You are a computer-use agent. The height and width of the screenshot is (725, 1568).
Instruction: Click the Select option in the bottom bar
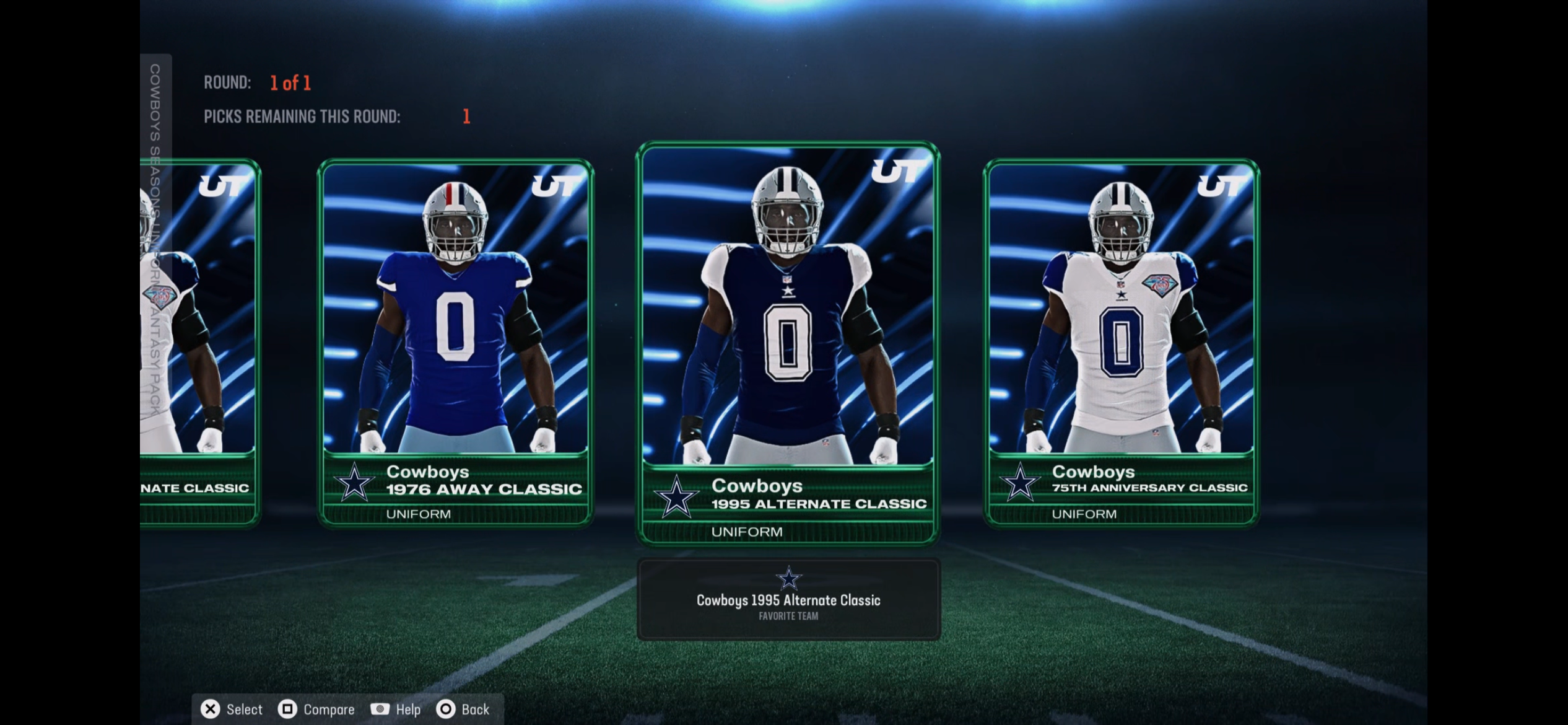pos(232,710)
